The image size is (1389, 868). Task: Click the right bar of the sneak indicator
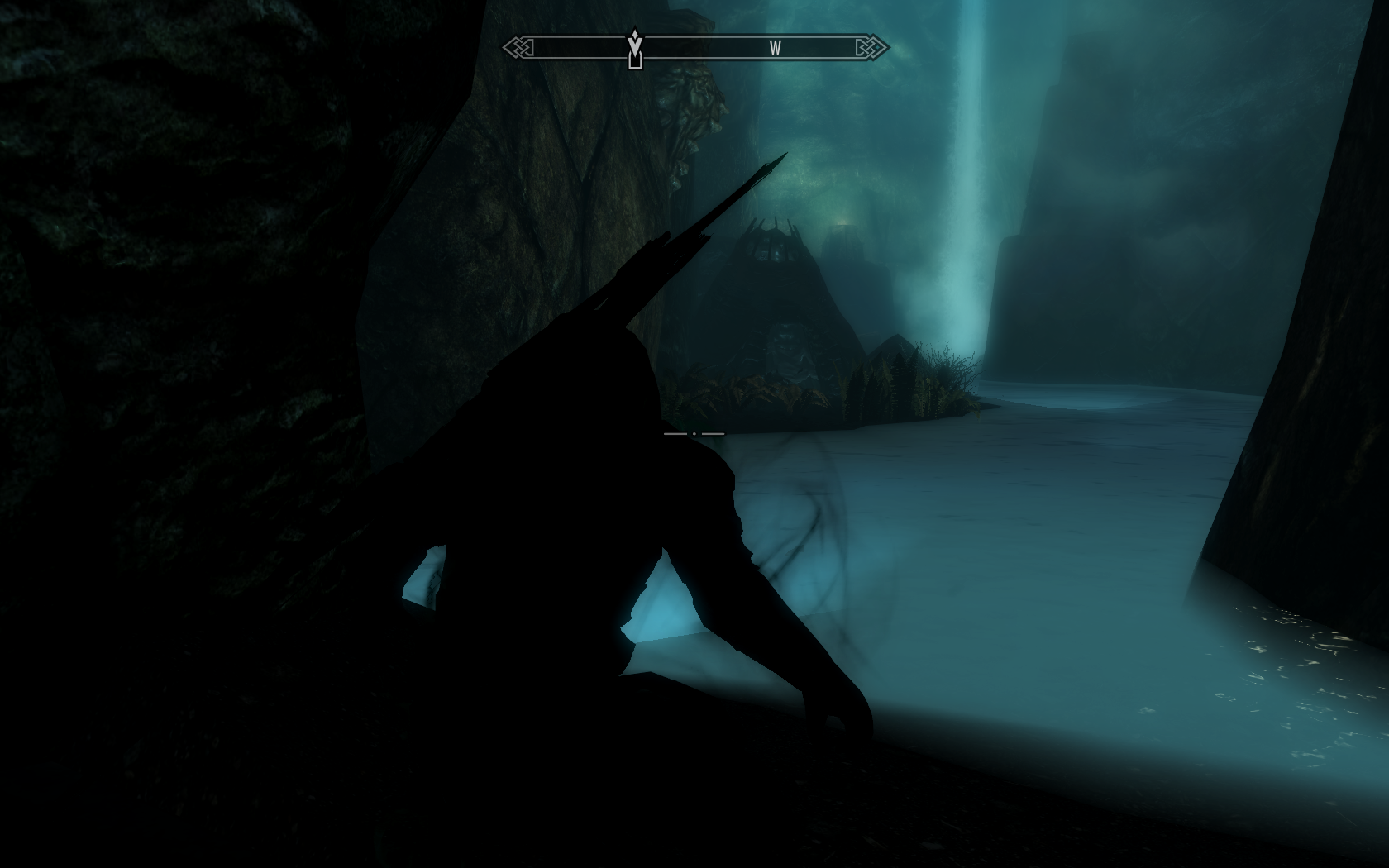(x=713, y=432)
